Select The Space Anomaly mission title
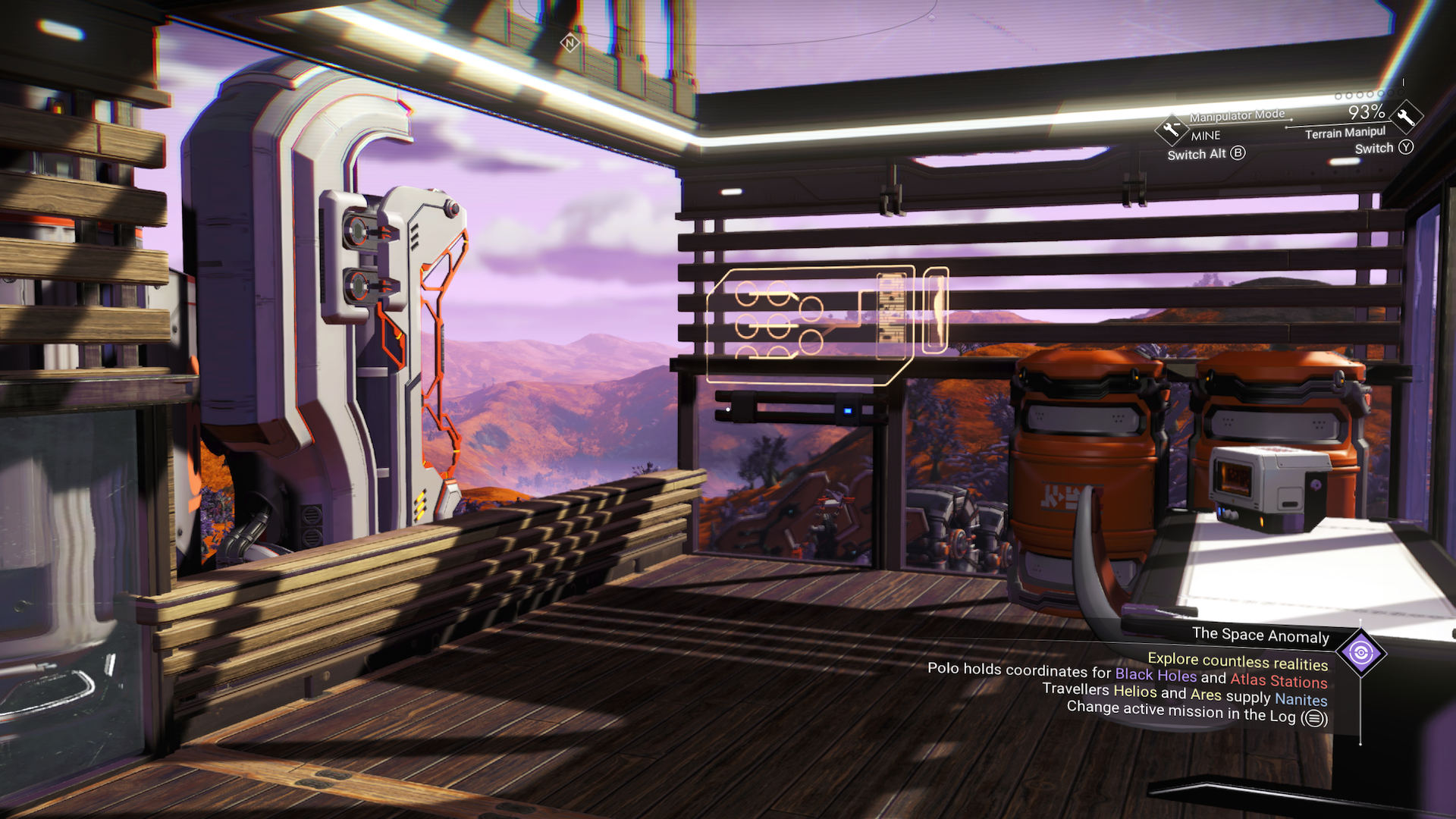The width and height of the screenshot is (1456, 819). [1261, 635]
